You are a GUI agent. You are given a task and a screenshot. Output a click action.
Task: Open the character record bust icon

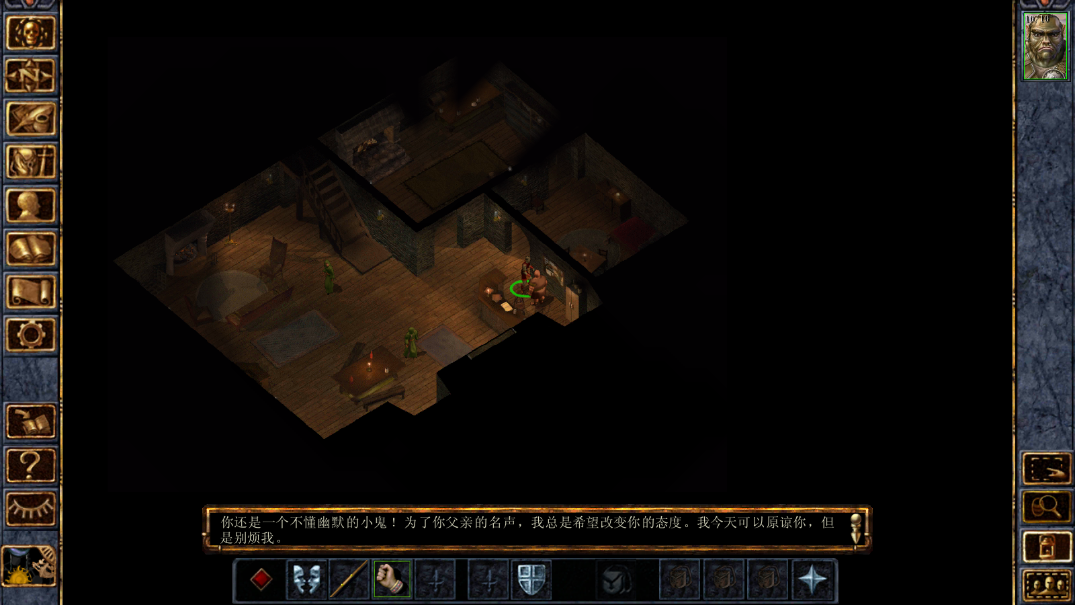click(30, 206)
